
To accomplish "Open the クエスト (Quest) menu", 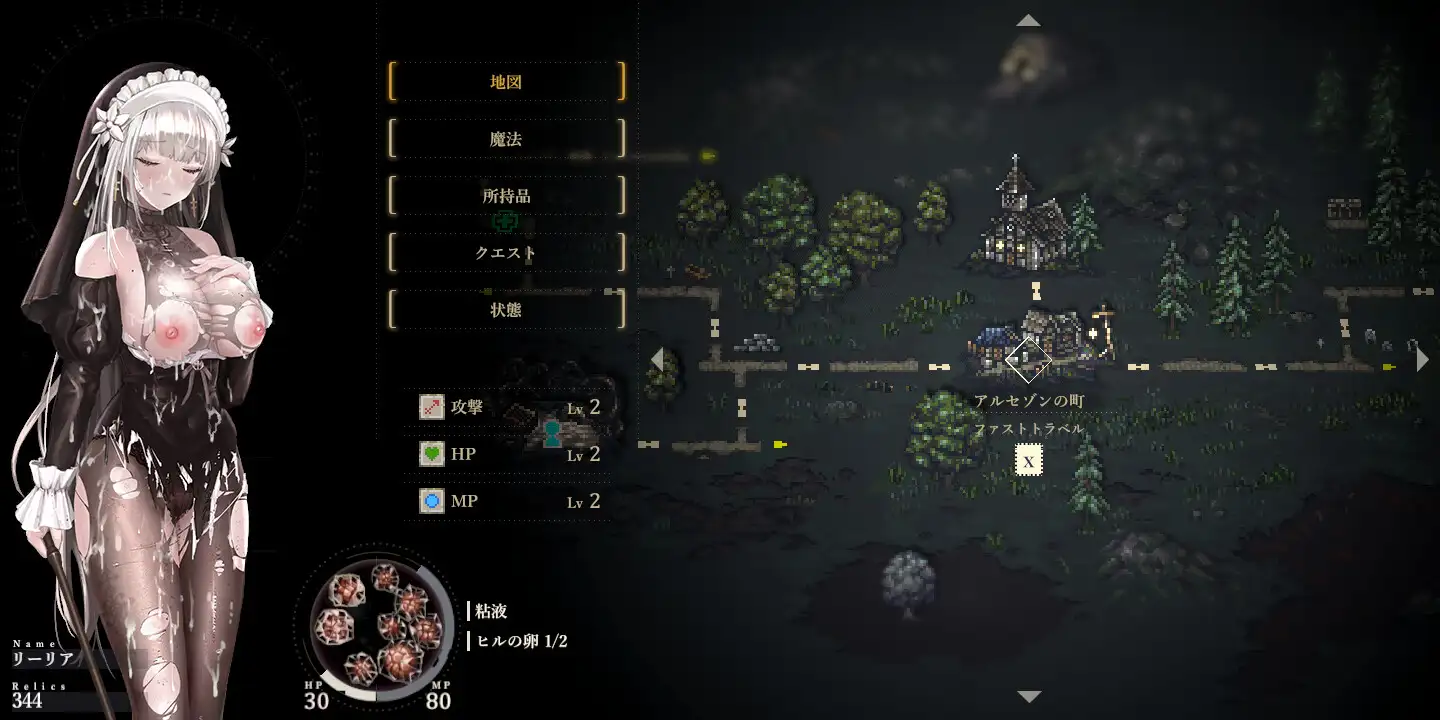I will (506, 253).
